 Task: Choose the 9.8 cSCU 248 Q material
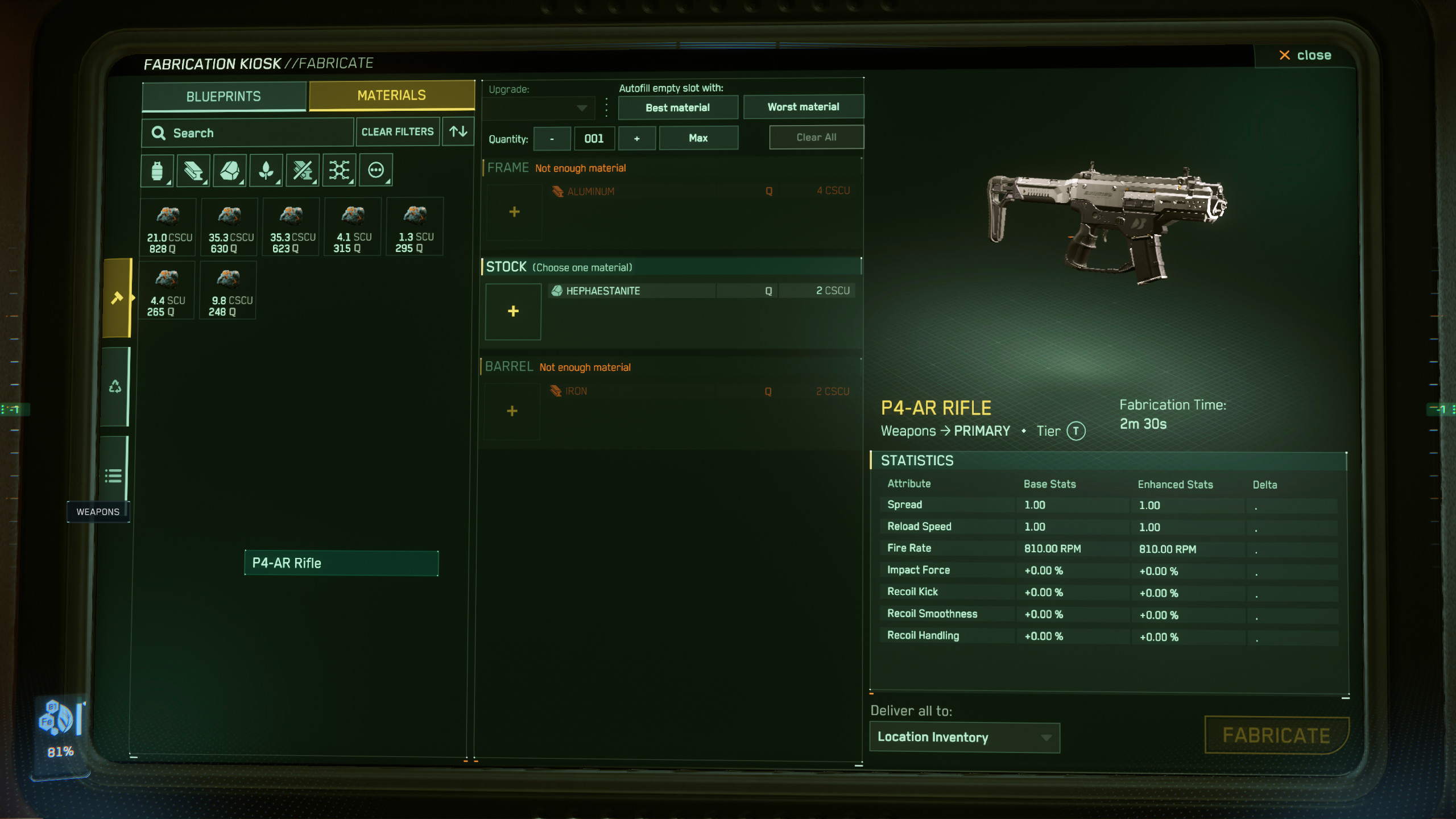click(228, 291)
